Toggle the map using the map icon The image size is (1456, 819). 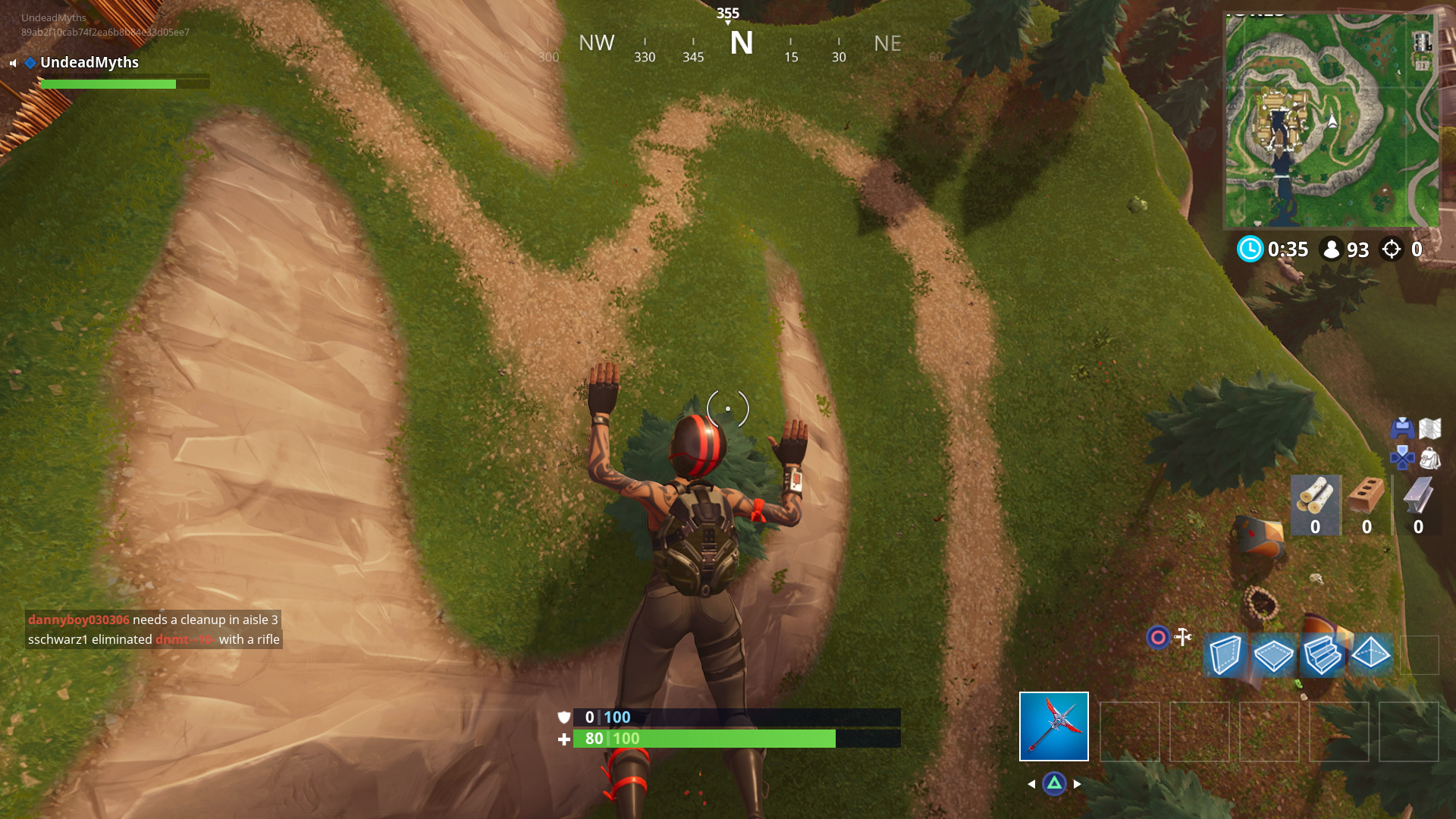[x=1431, y=427]
